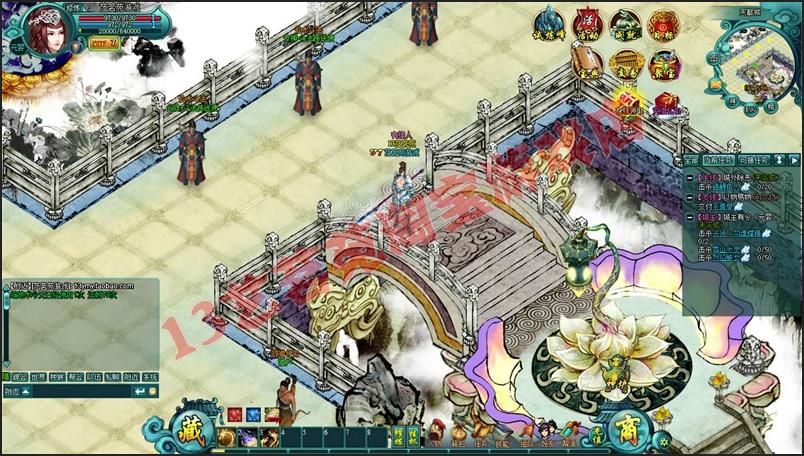Open the 活动 events icon

pyautogui.click(x=587, y=22)
